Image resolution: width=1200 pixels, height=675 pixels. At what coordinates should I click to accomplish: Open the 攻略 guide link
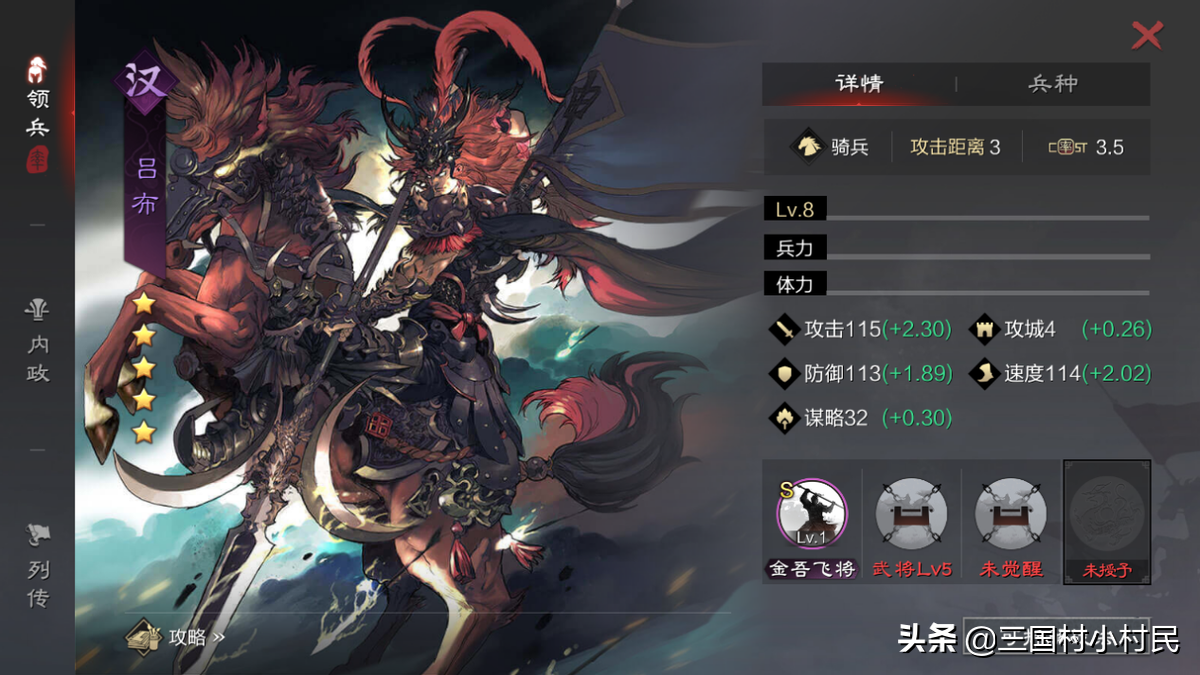coord(178,636)
